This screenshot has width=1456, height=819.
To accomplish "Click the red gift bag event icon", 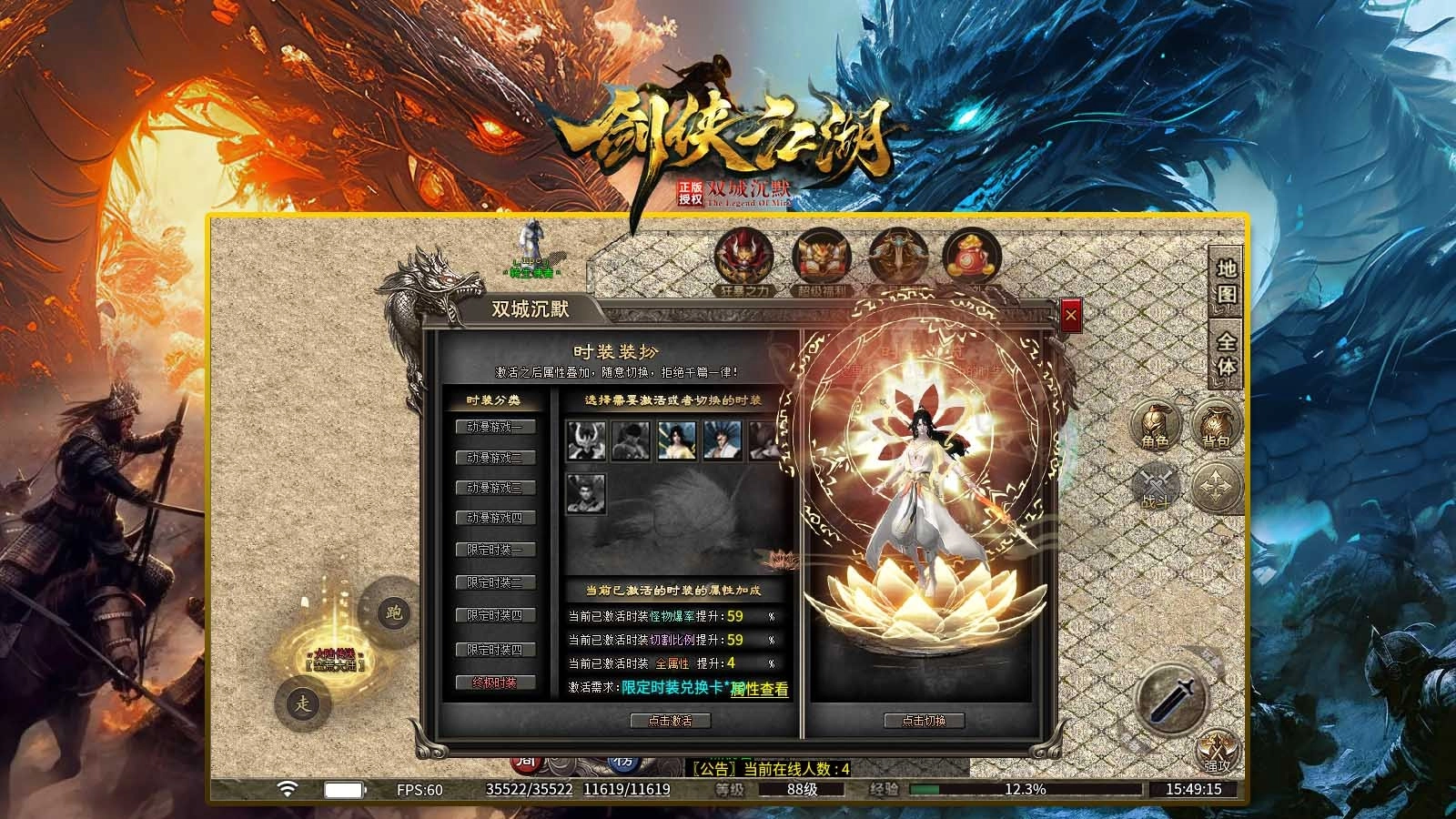I will point(972,258).
